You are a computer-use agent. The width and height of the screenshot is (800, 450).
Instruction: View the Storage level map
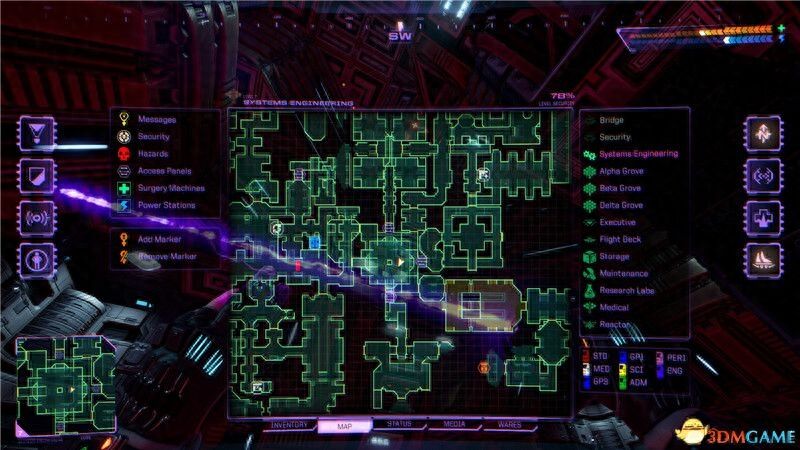614,256
